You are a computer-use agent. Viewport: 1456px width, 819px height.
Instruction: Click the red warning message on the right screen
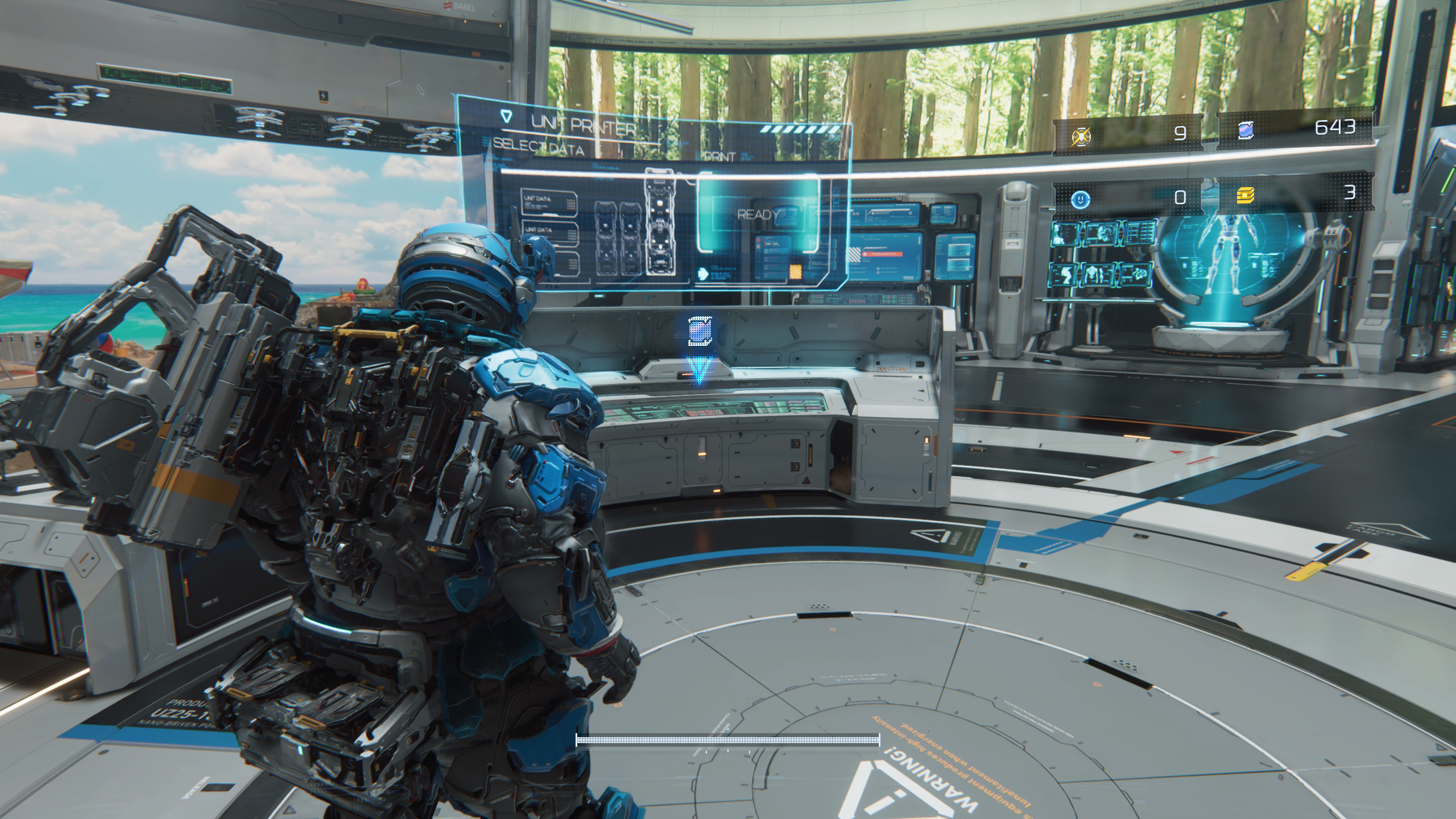click(x=883, y=255)
